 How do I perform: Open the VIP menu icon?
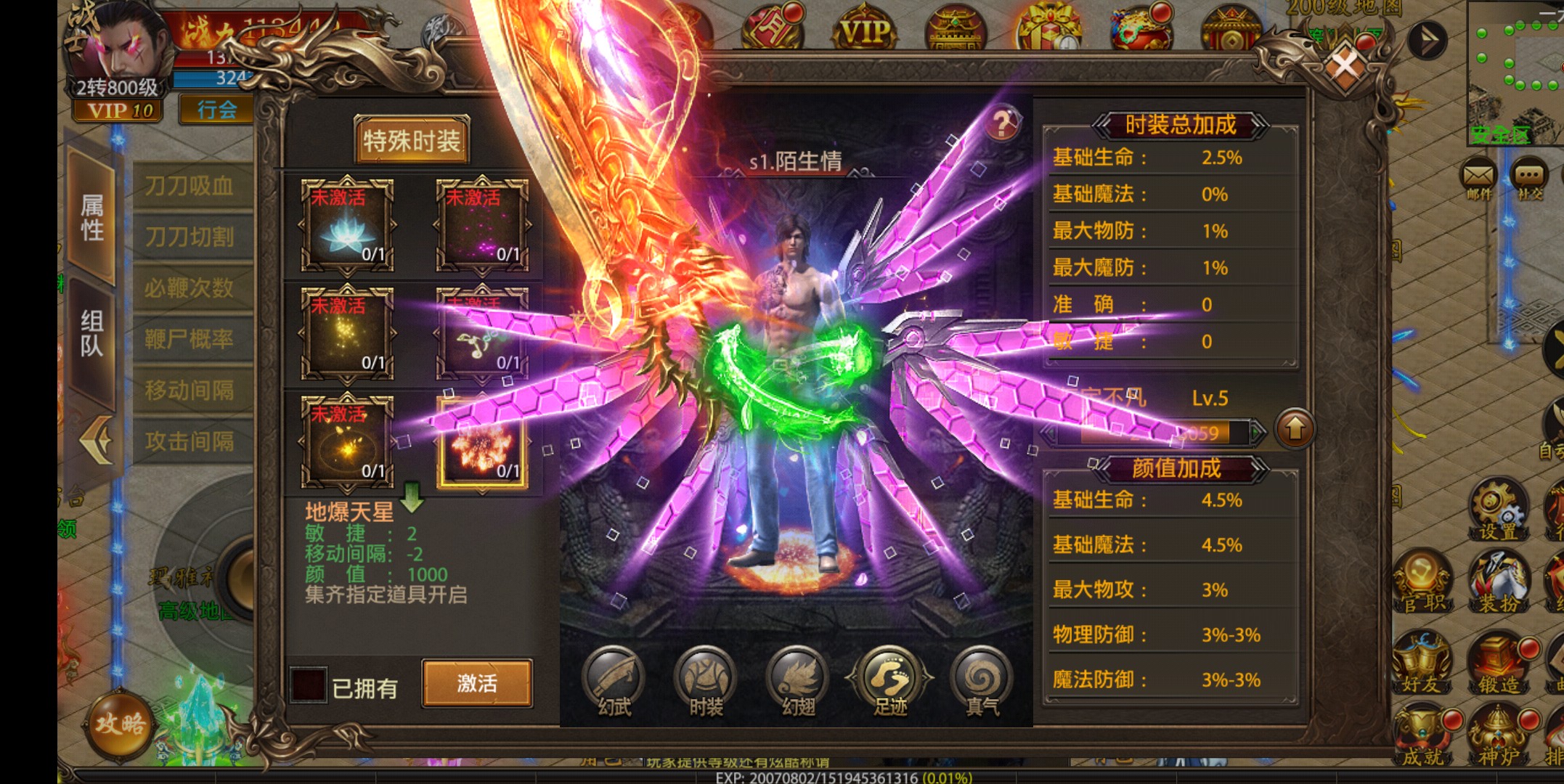864,30
